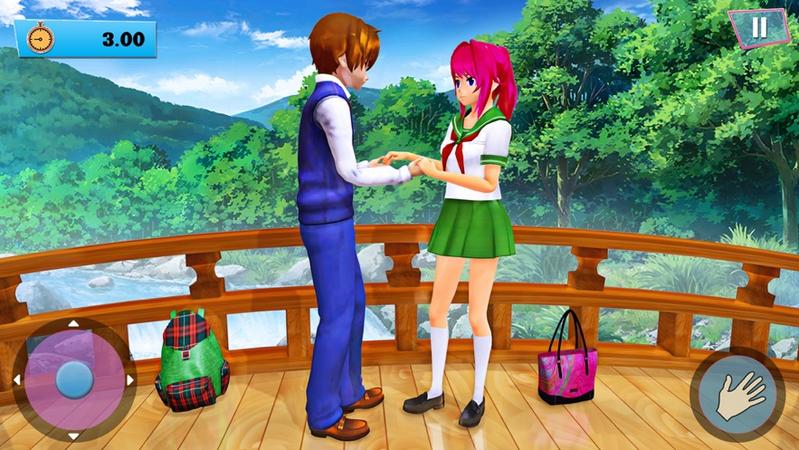Tap the joystick's left arrow
The image size is (799, 450).
click(17, 380)
